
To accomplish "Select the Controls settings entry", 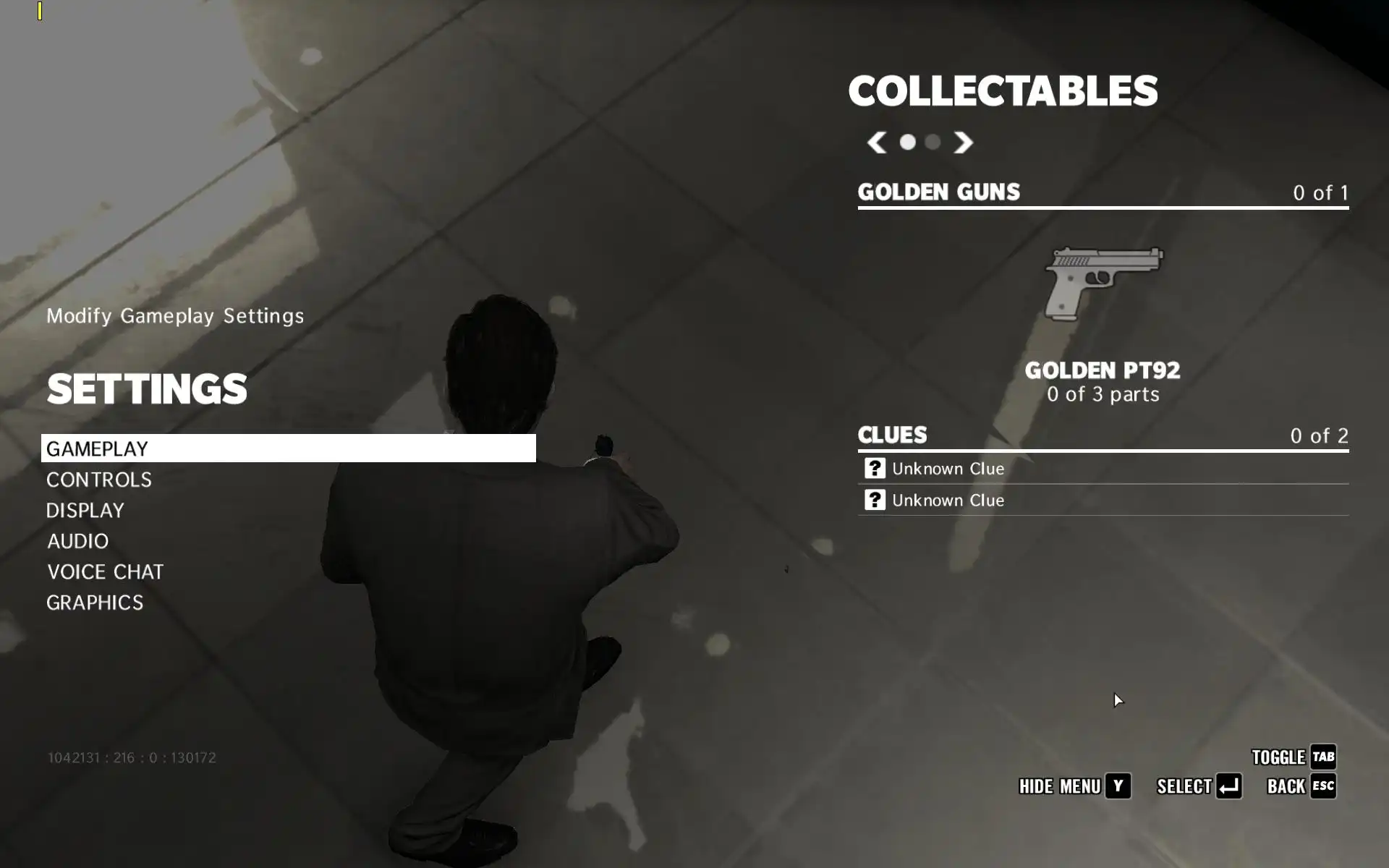I will (99, 480).
